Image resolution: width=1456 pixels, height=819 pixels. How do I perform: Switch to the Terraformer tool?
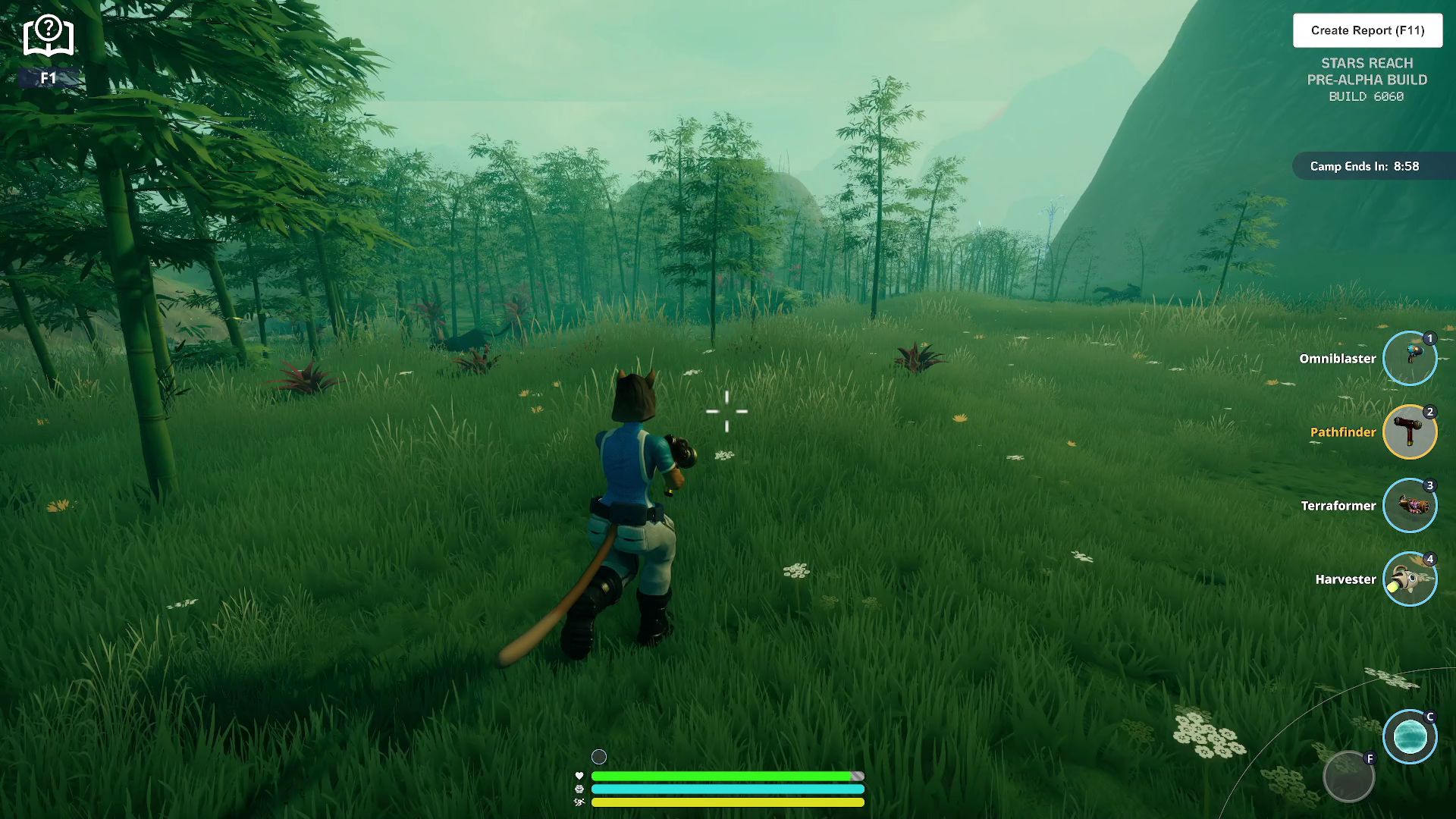tap(1409, 506)
